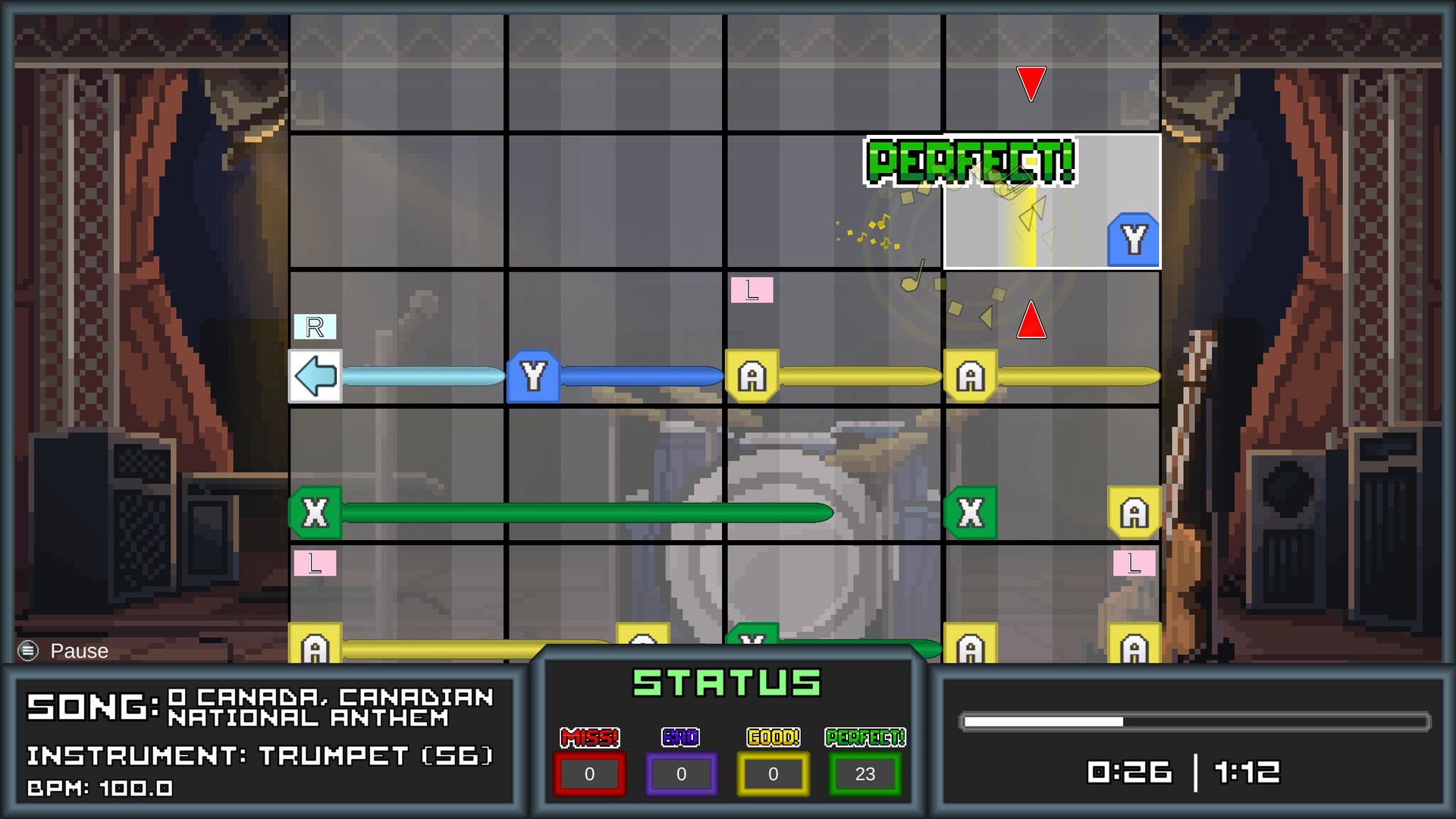The height and width of the screenshot is (819, 1456).
Task: Click the R bumper note icon
Action: pyautogui.click(x=315, y=326)
